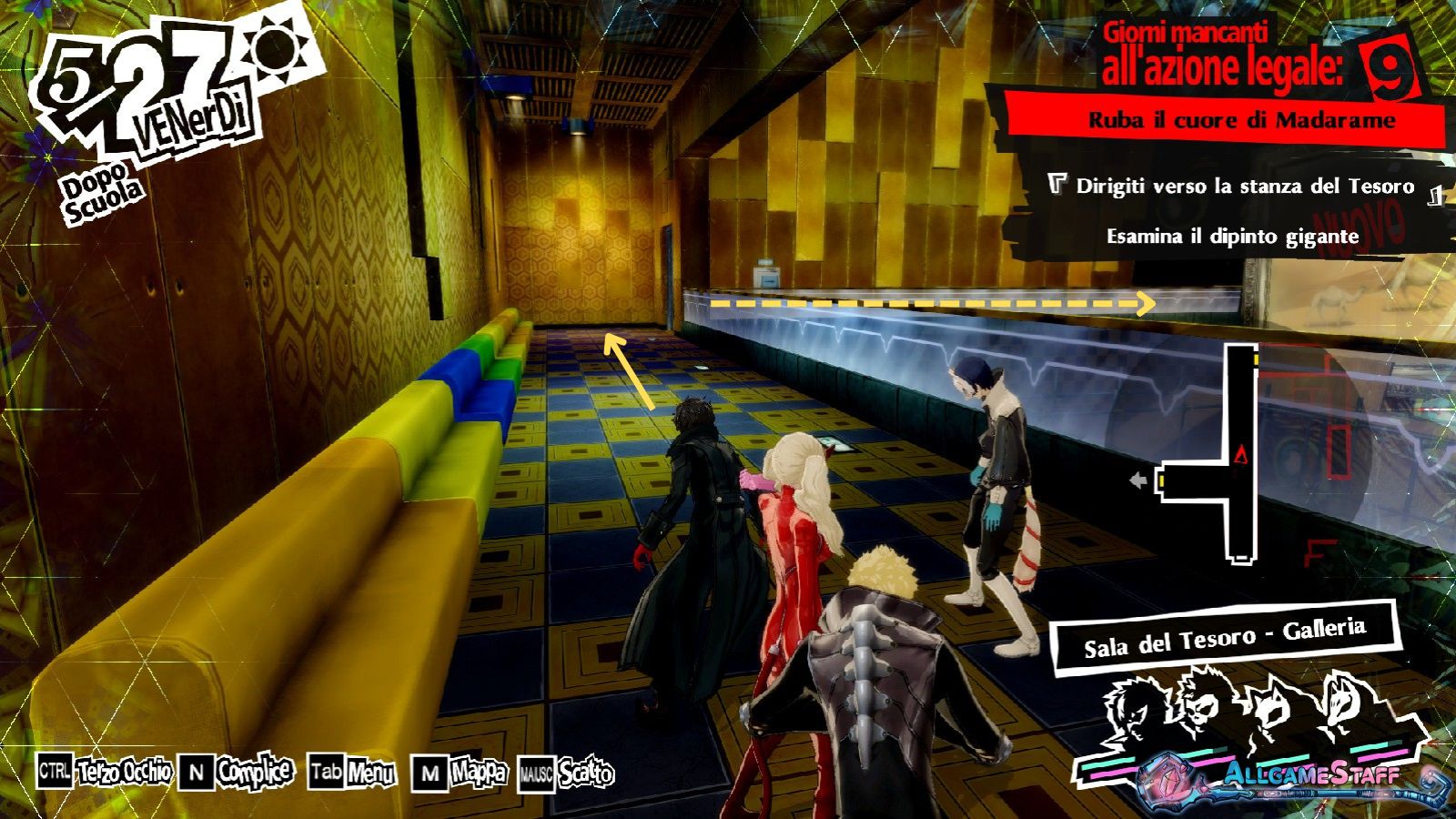The width and height of the screenshot is (1456, 819).
Task: Choose the Complice command
Action: point(237,773)
